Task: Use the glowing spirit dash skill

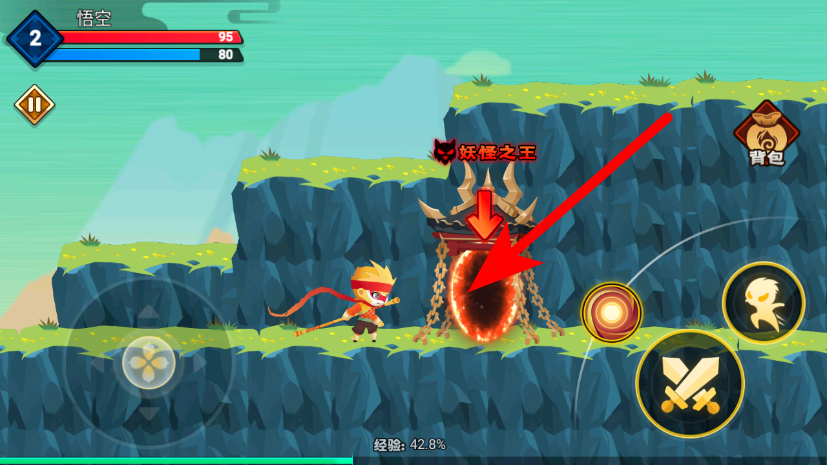Action: (x=763, y=302)
